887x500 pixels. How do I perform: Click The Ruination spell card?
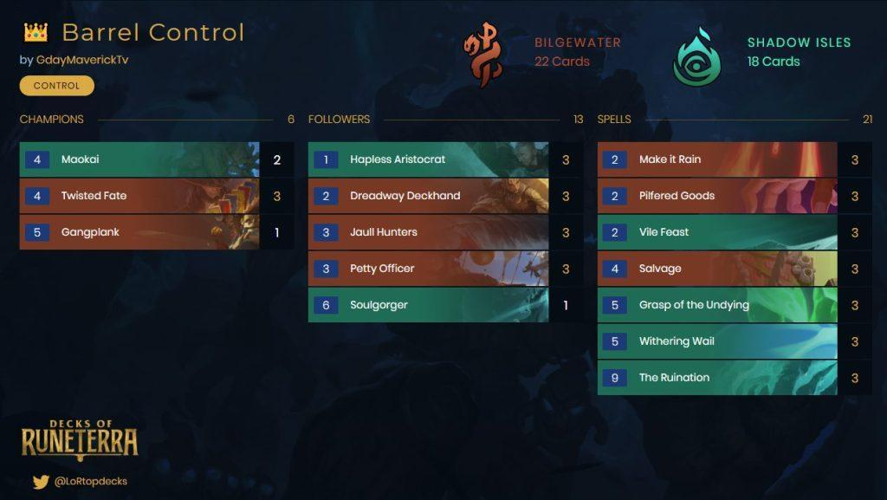717,378
